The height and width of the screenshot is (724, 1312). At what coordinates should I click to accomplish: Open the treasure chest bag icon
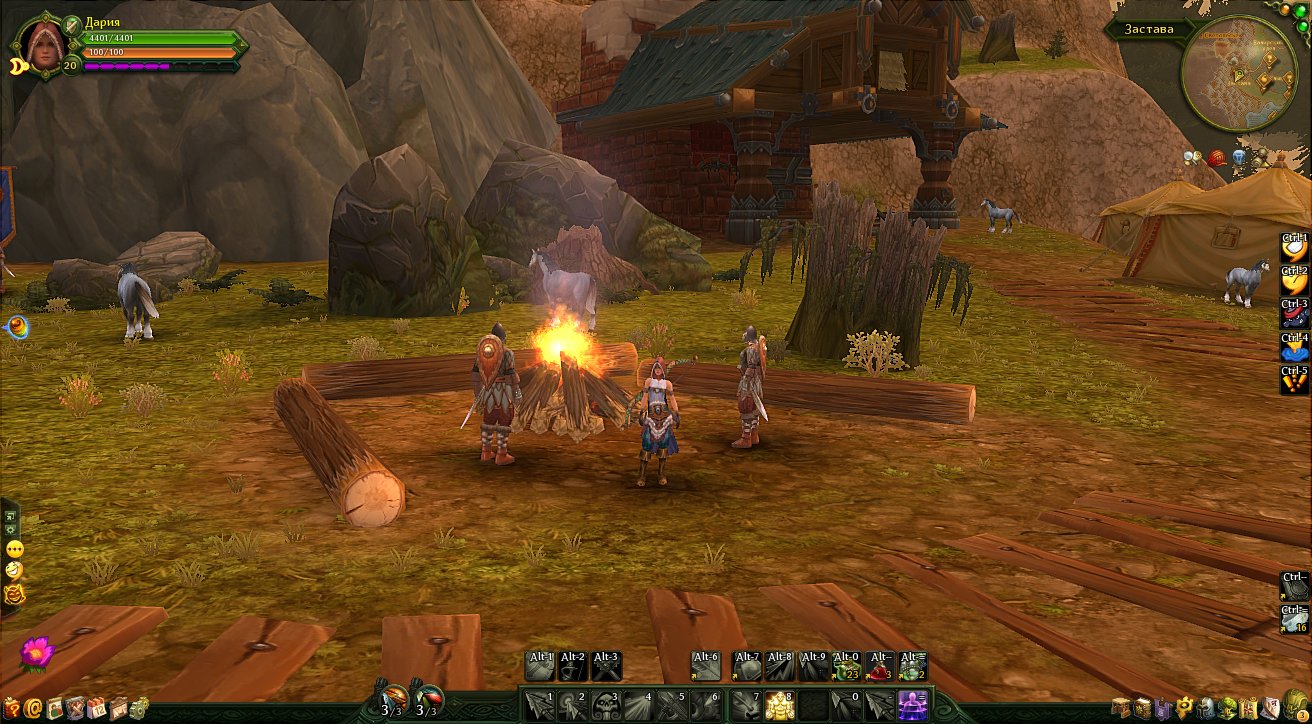1121,708
